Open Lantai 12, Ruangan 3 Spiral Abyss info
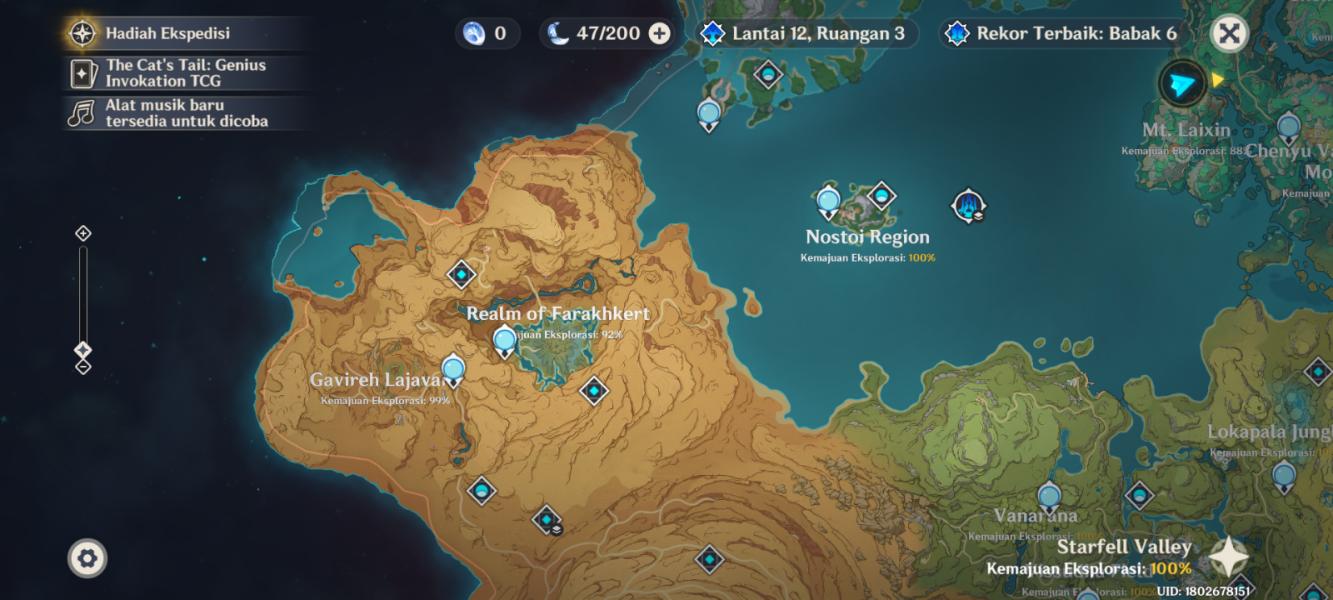The width and height of the screenshot is (1333, 600). (x=805, y=33)
